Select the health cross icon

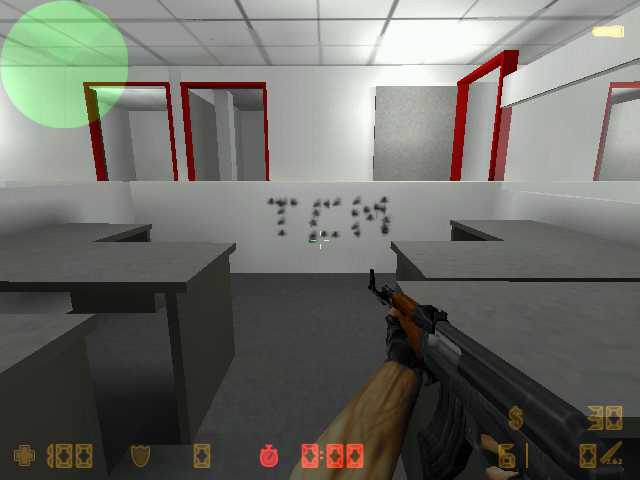[24, 456]
